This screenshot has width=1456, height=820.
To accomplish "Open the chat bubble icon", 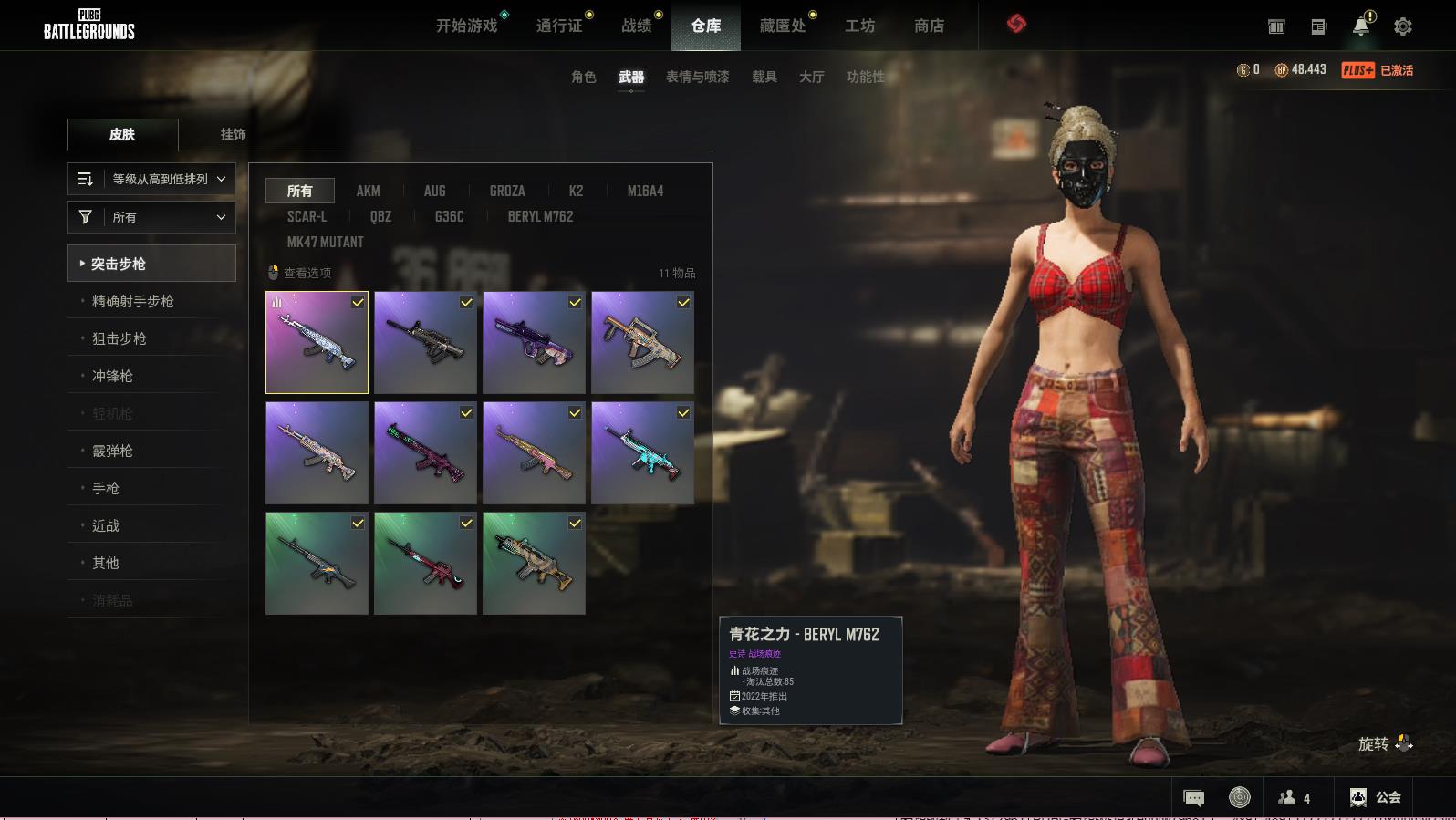I will pos(1193,798).
